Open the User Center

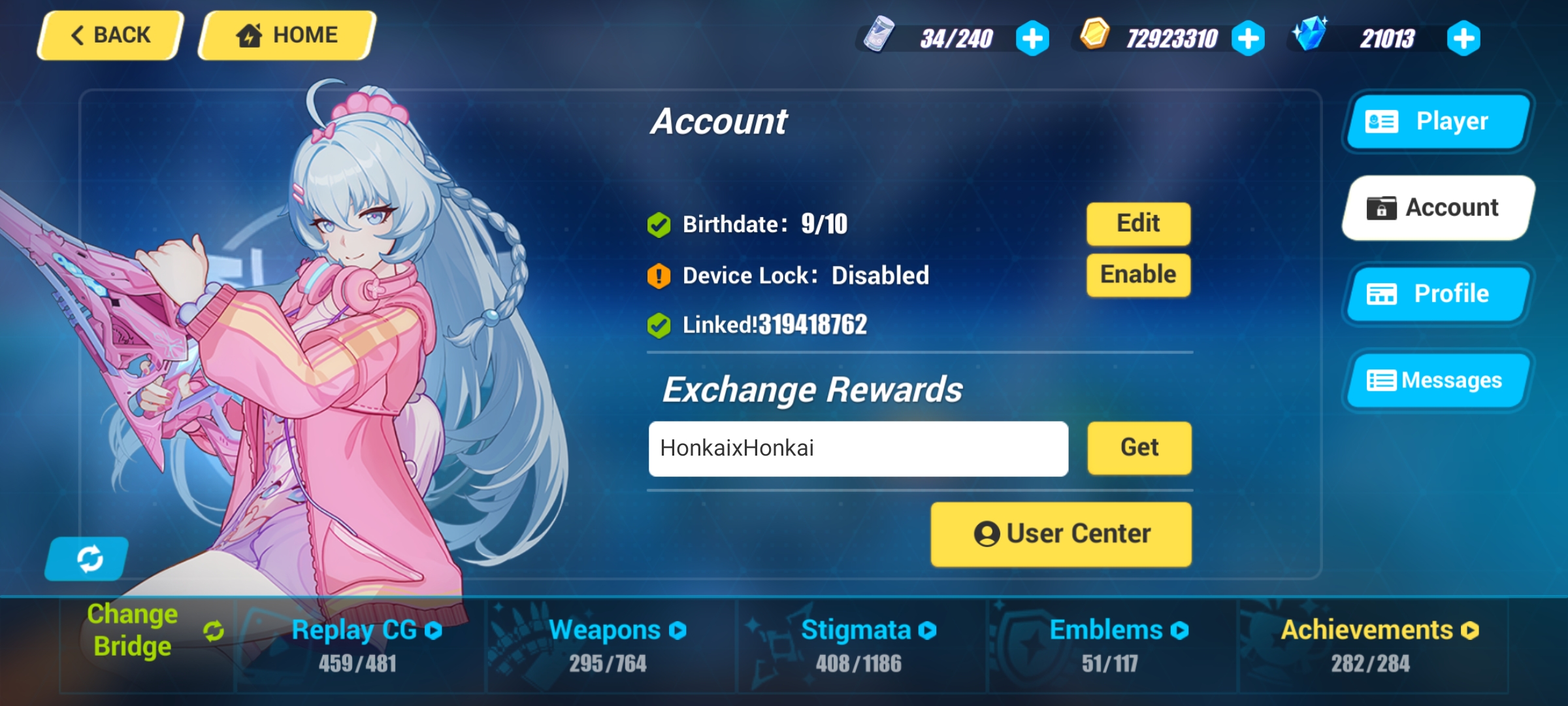[x=1060, y=533]
